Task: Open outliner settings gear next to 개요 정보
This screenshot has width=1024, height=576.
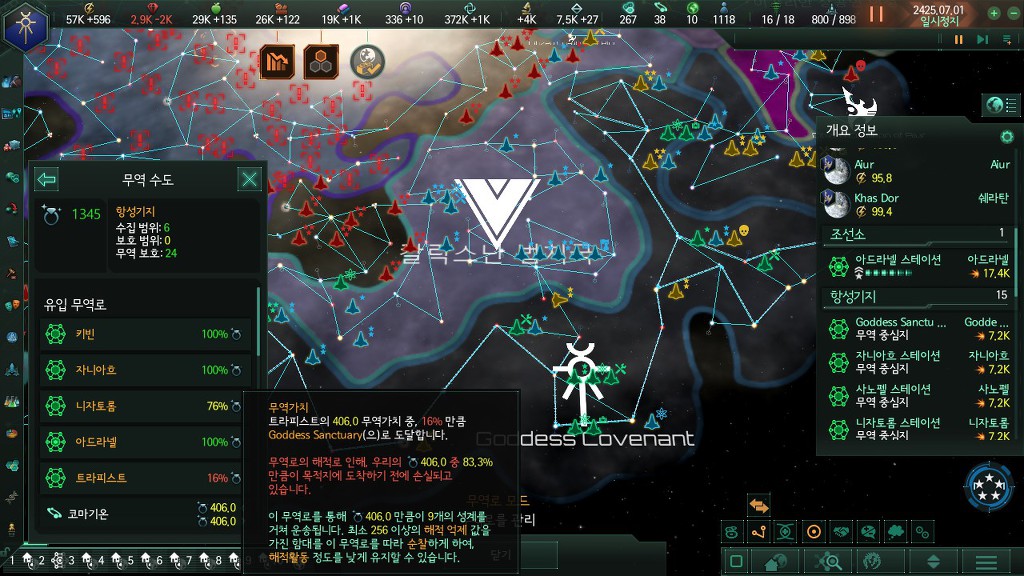Action: pos(1006,136)
